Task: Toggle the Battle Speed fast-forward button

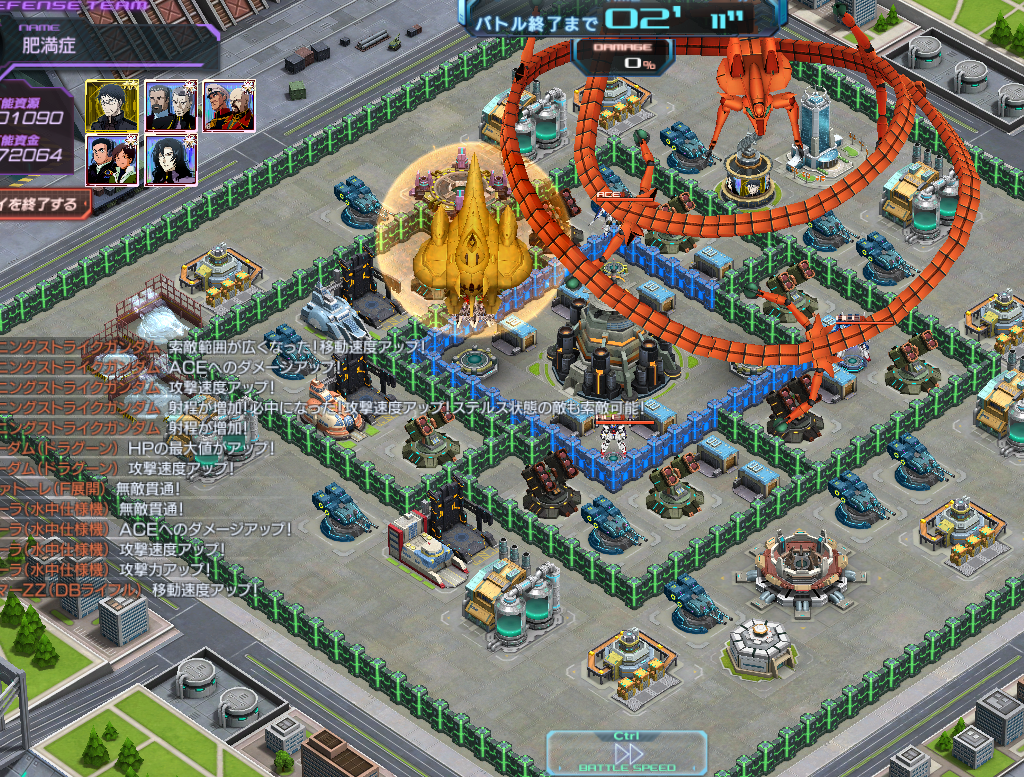Action: click(x=627, y=754)
